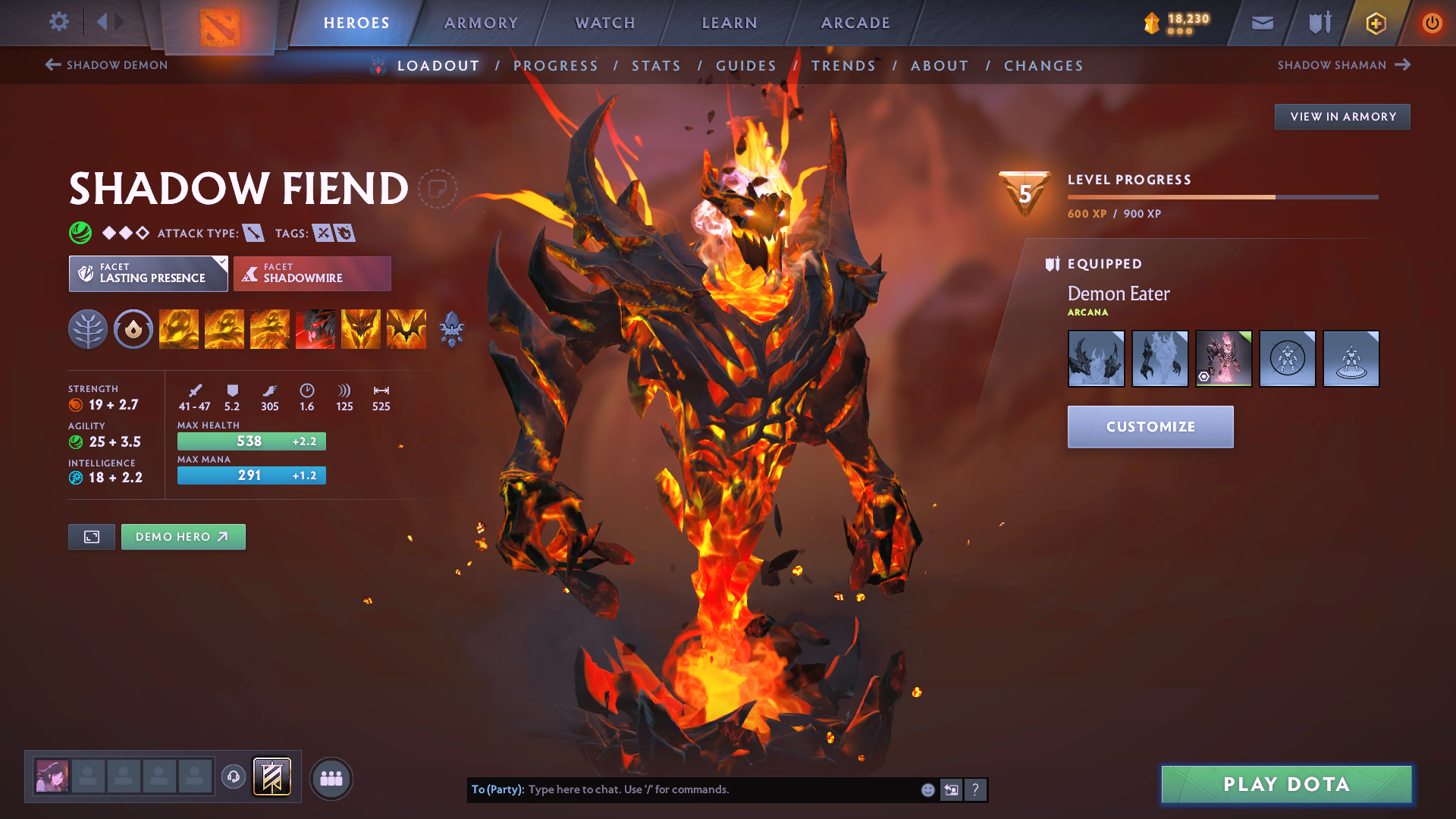
Task: Open the Armory menu item
Action: tap(480, 23)
